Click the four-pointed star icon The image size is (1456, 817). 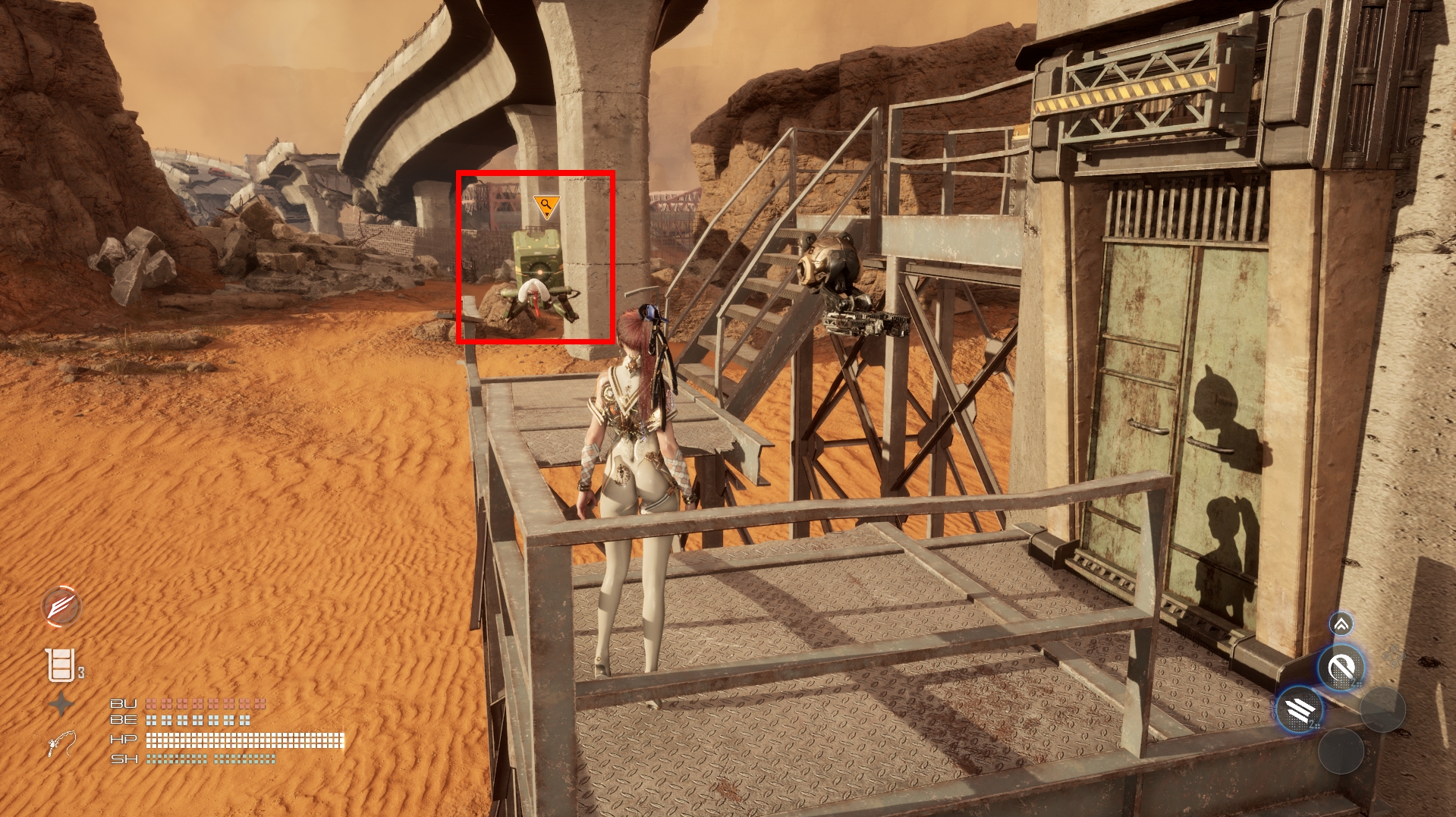(x=61, y=705)
